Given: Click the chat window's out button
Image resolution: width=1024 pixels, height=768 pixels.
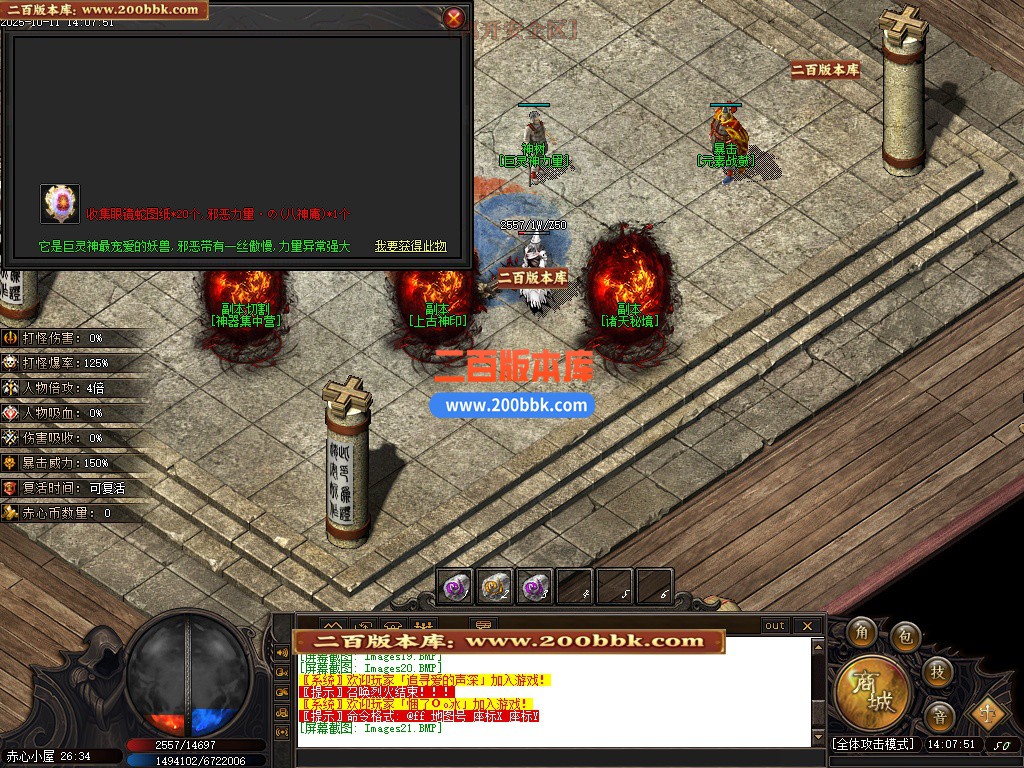Looking at the screenshot, I should click(775, 626).
